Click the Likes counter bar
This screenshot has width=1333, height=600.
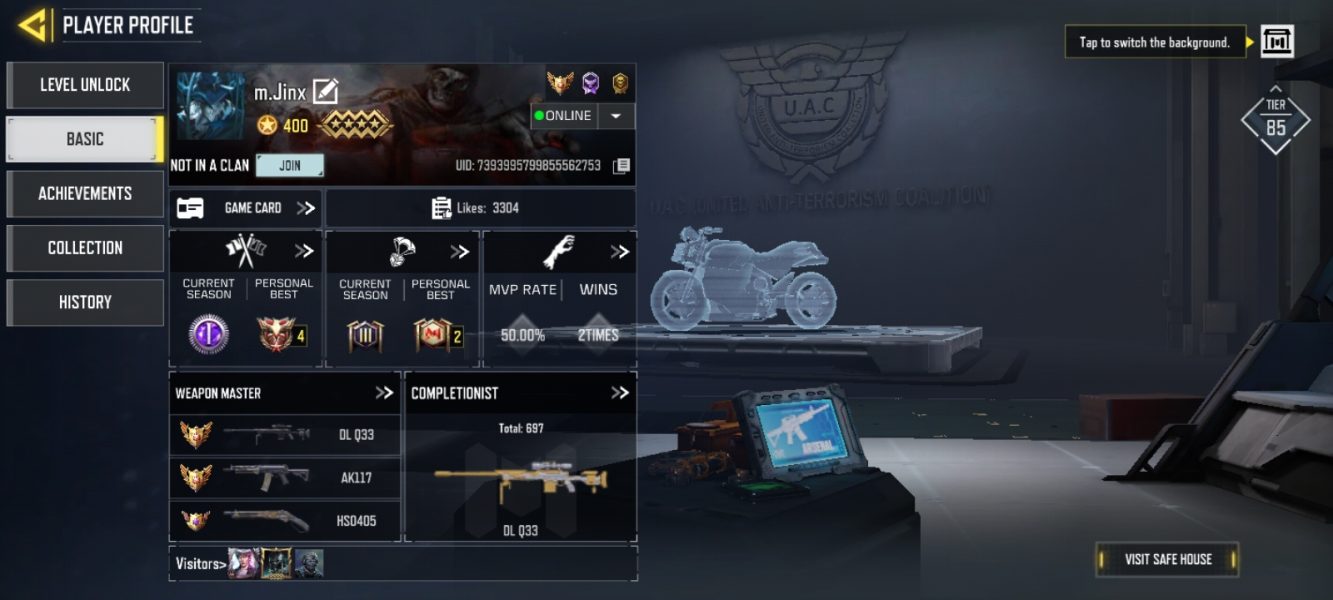[480, 208]
